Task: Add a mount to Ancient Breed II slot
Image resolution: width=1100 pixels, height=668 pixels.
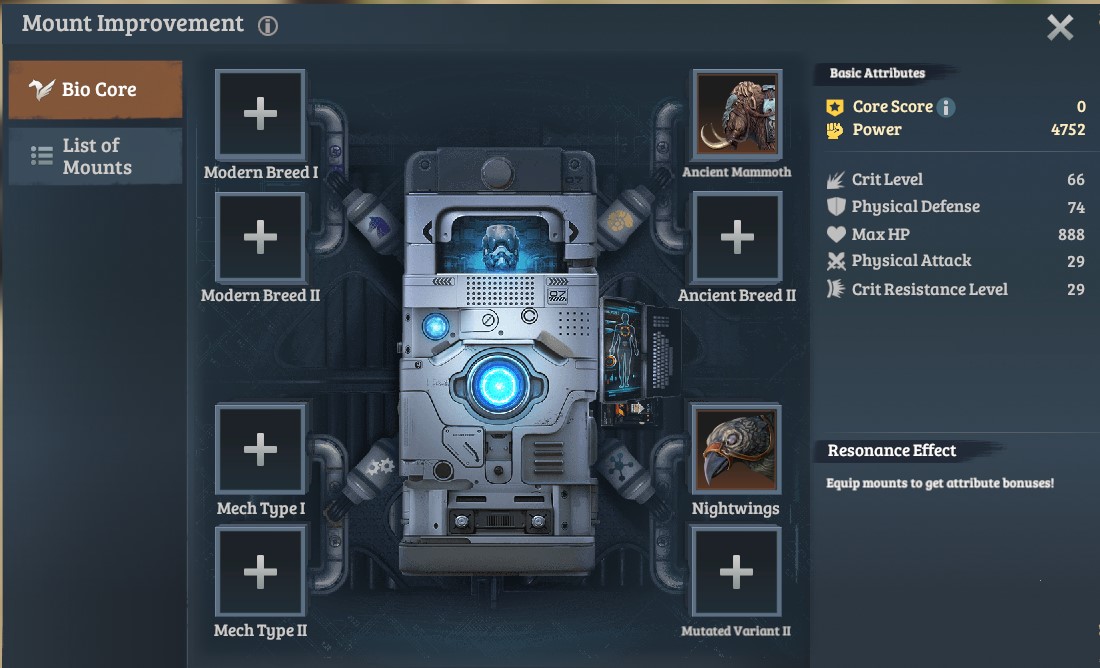Action: [x=737, y=237]
